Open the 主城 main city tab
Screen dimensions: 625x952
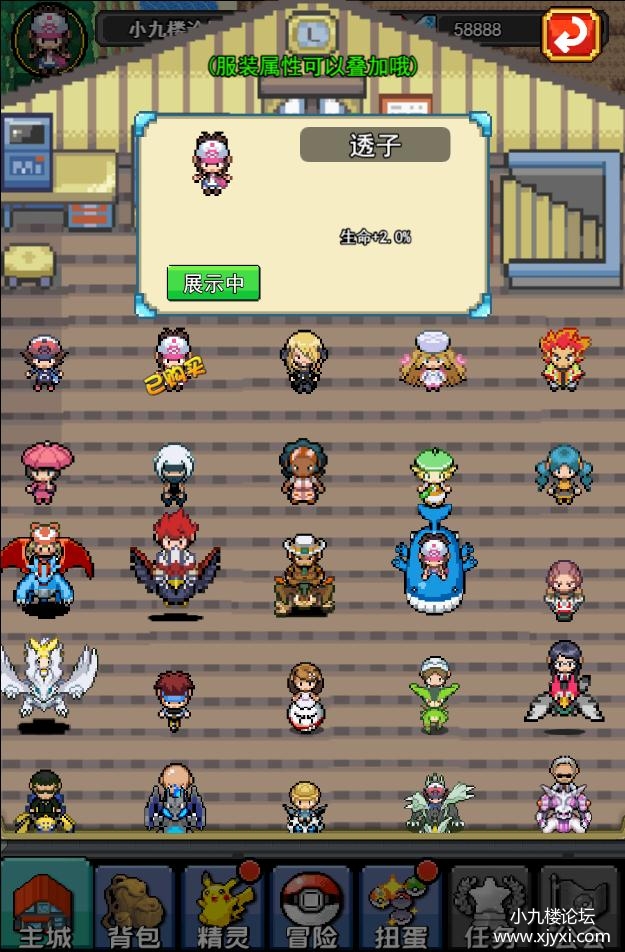pos(46,904)
